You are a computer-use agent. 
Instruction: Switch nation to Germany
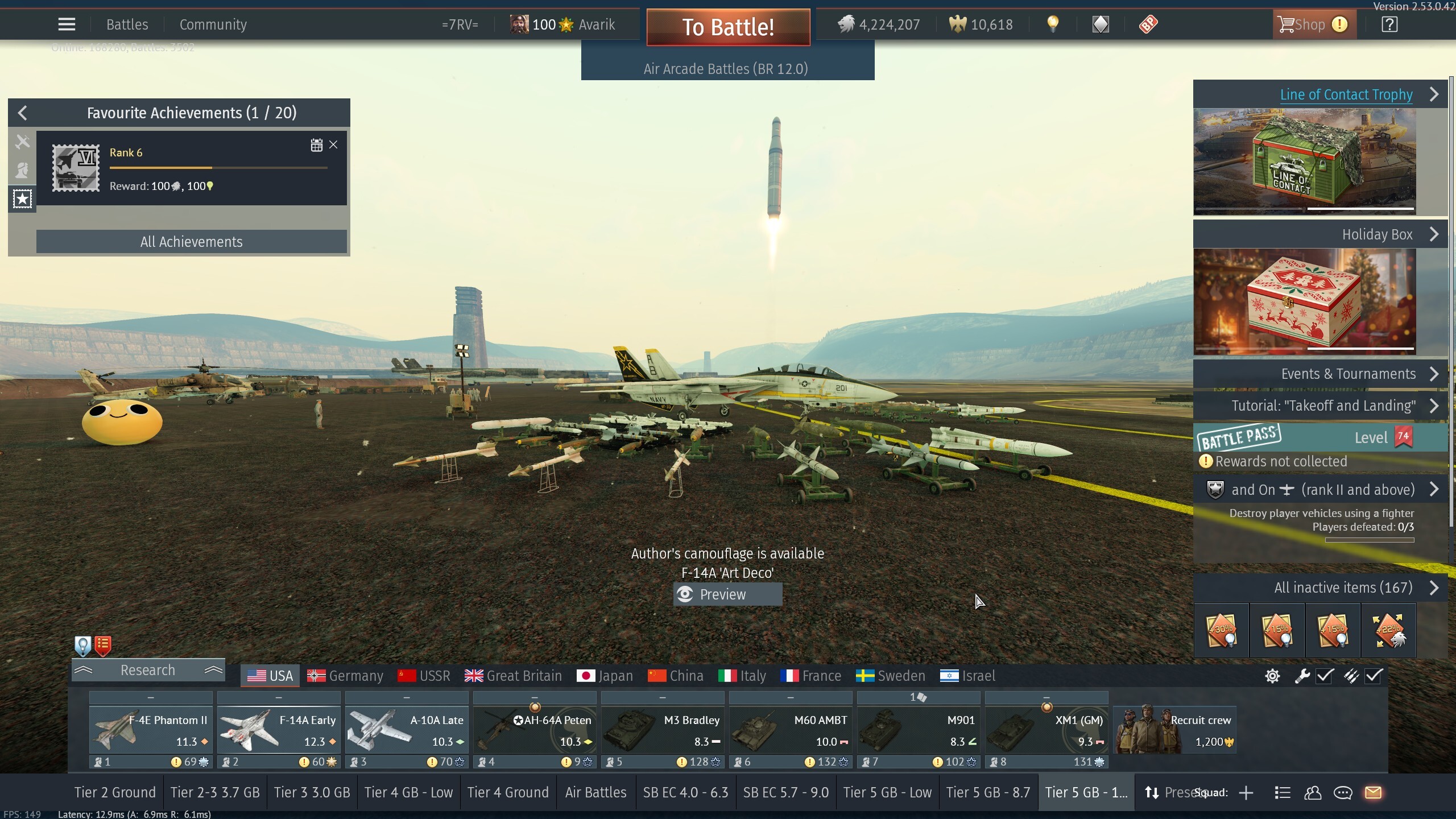click(345, 676)
